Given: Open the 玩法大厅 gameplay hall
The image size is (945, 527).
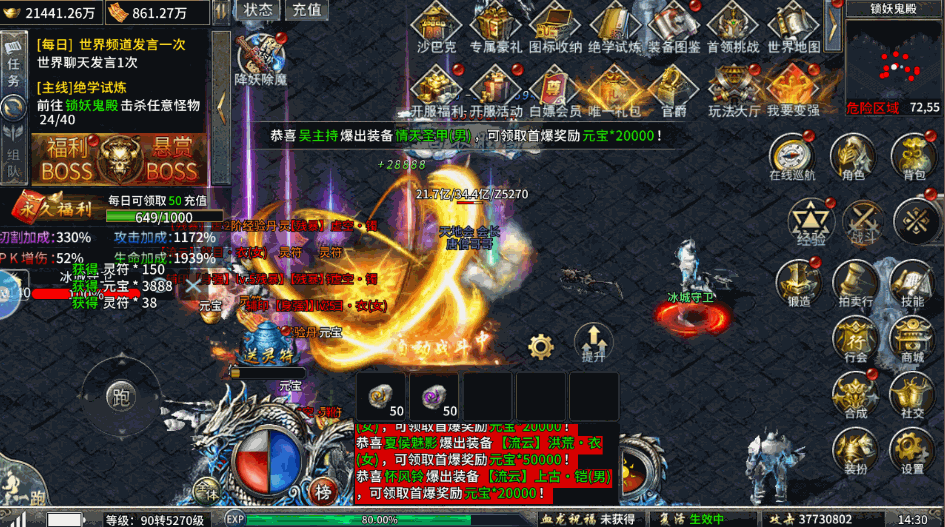Looking at the screenshot, I should [734, 92].
